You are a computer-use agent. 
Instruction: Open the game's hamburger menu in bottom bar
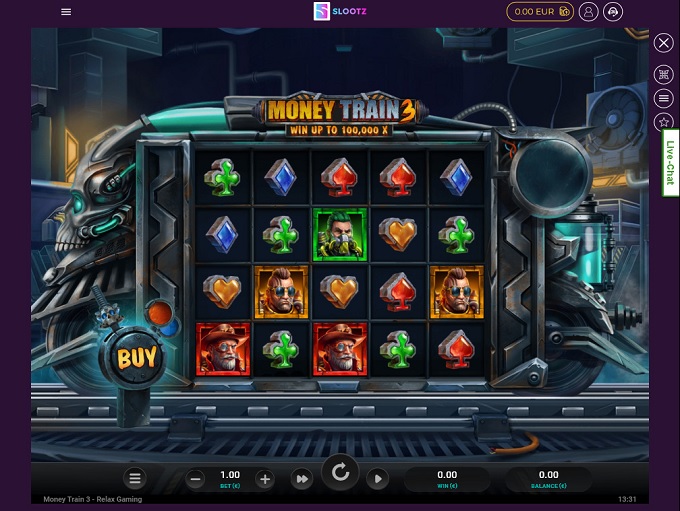tap(136, 479)
